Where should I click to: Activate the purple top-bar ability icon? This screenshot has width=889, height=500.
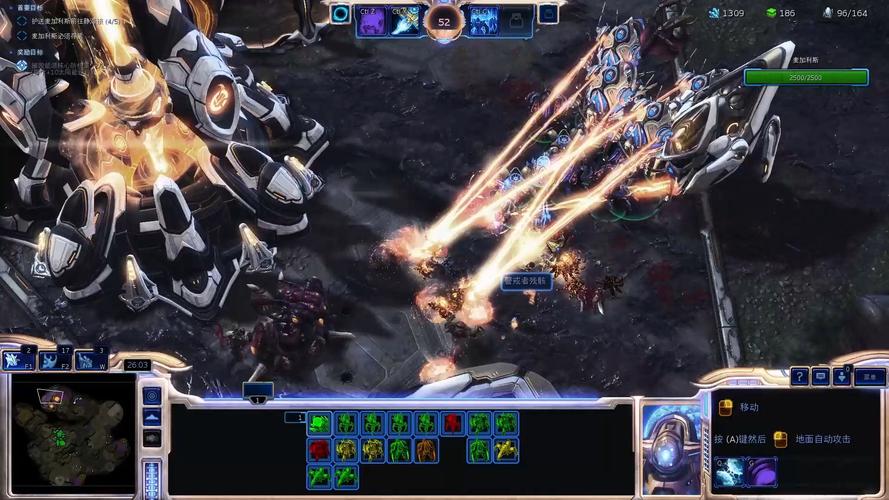tap(373, 19)
